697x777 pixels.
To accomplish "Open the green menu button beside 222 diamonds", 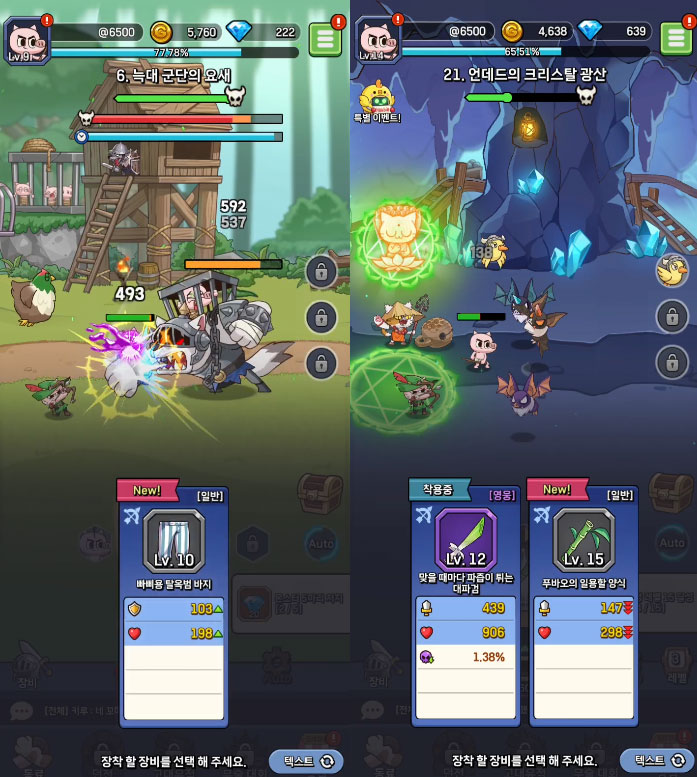I will 324,38.
